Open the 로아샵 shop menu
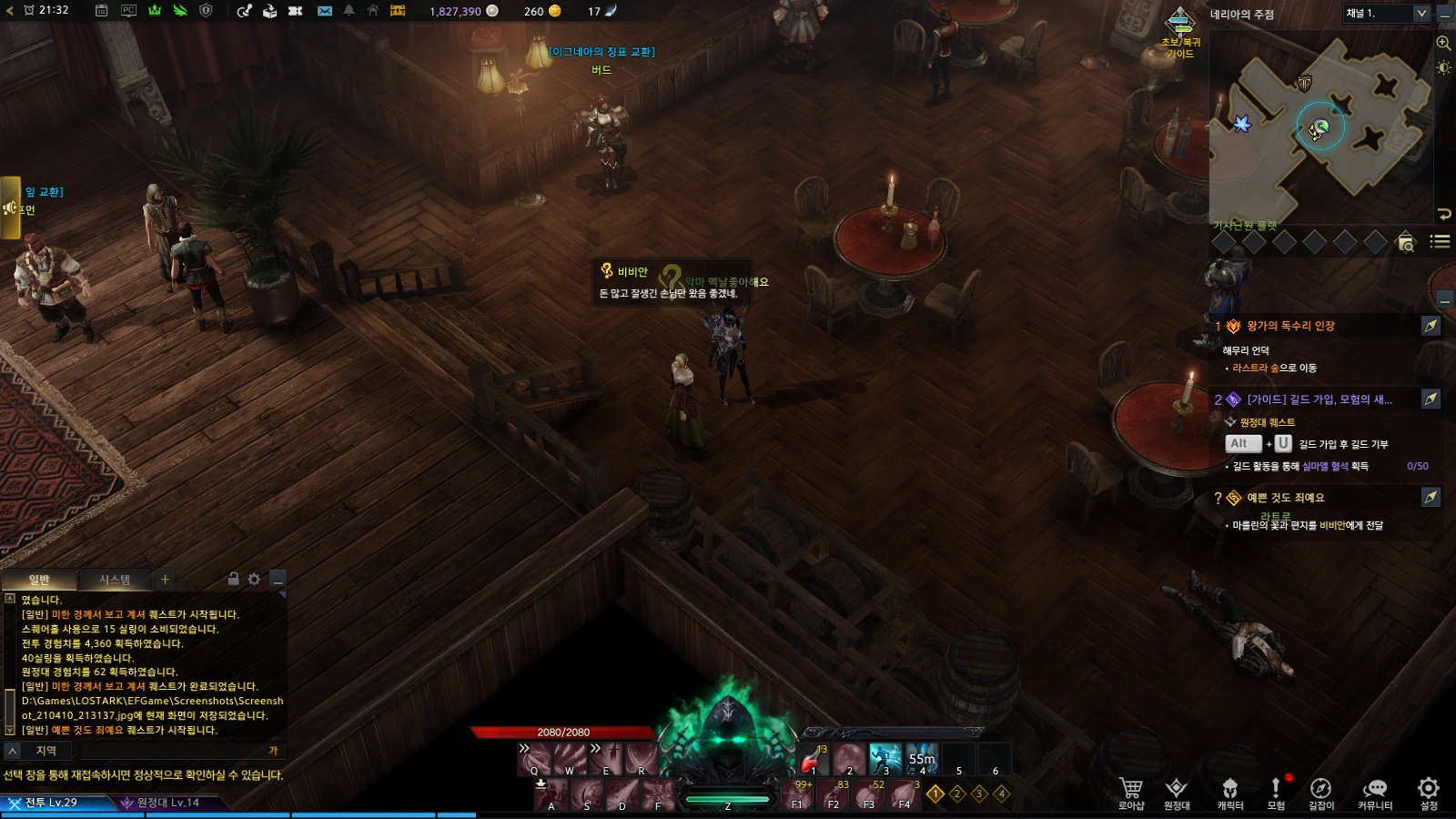 pyautogui.click(x=1131, y=792)
